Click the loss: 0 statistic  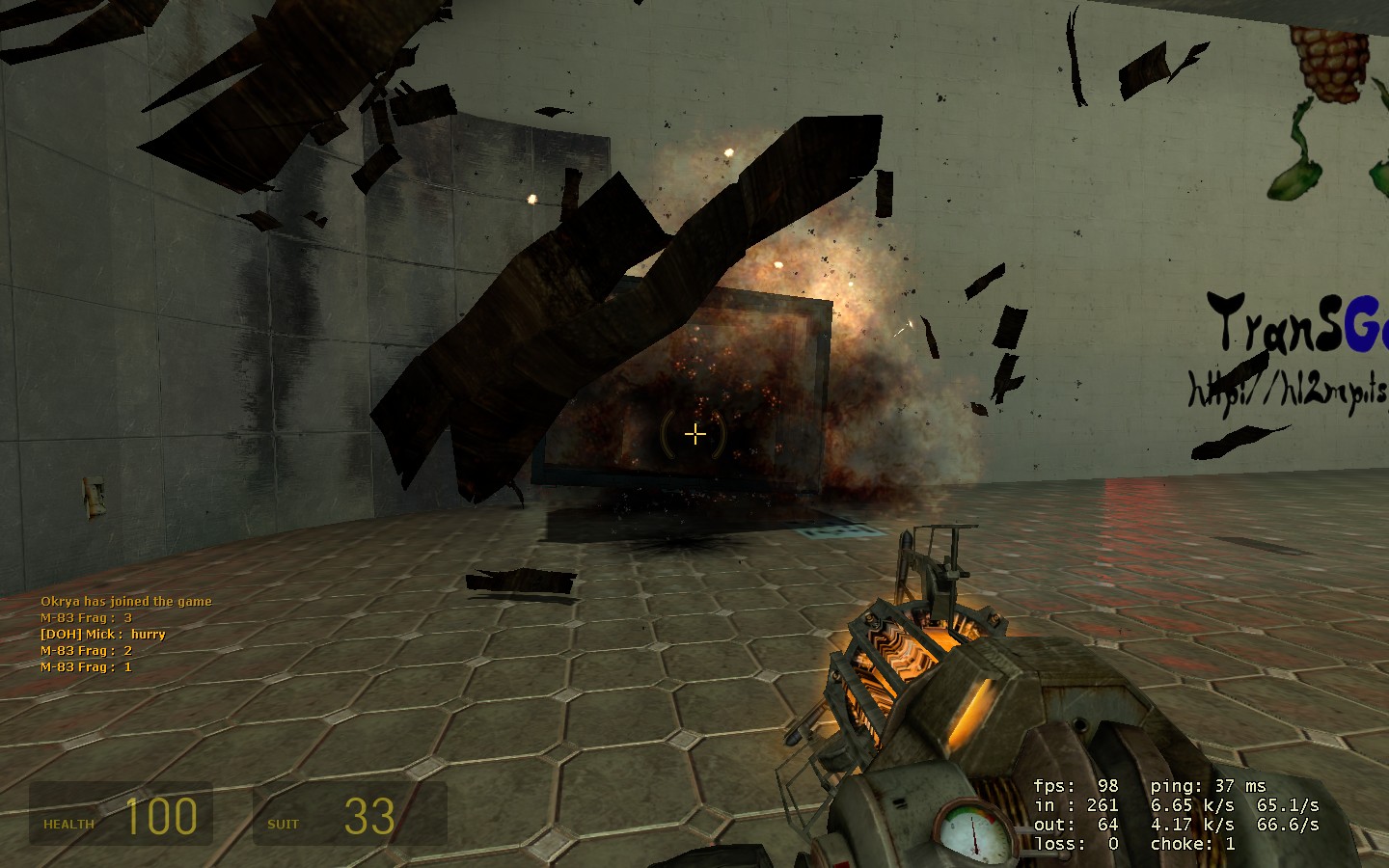(1074, 843)
